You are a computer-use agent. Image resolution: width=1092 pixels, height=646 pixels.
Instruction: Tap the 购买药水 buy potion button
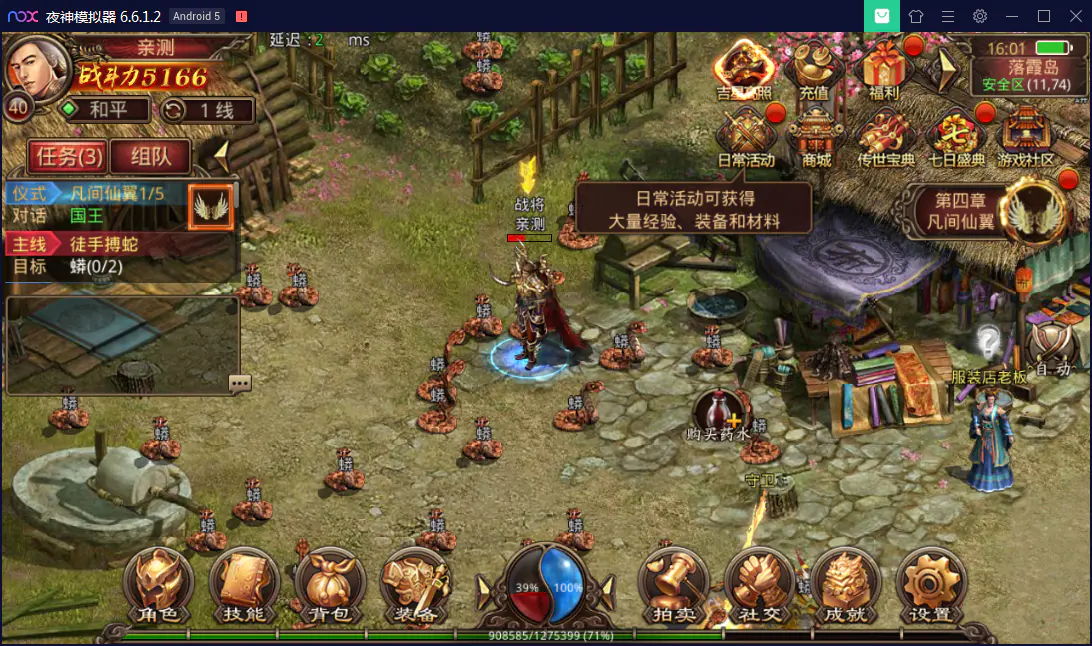click(719, 413)
